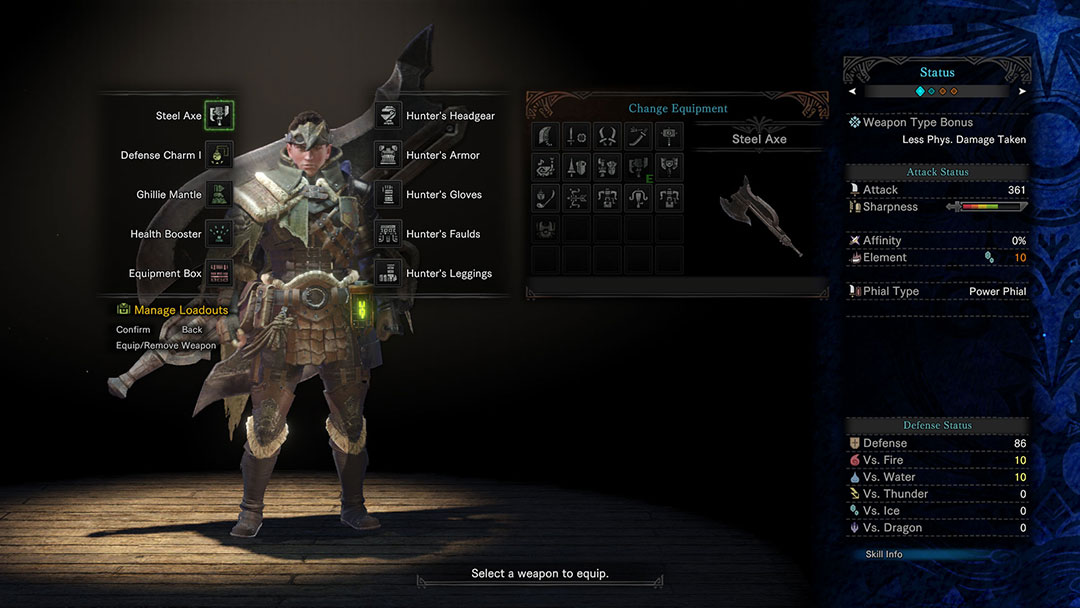Select the Steel Axe weapon slot
Screen dimensions: 1080x608
[x=219, y=116]
